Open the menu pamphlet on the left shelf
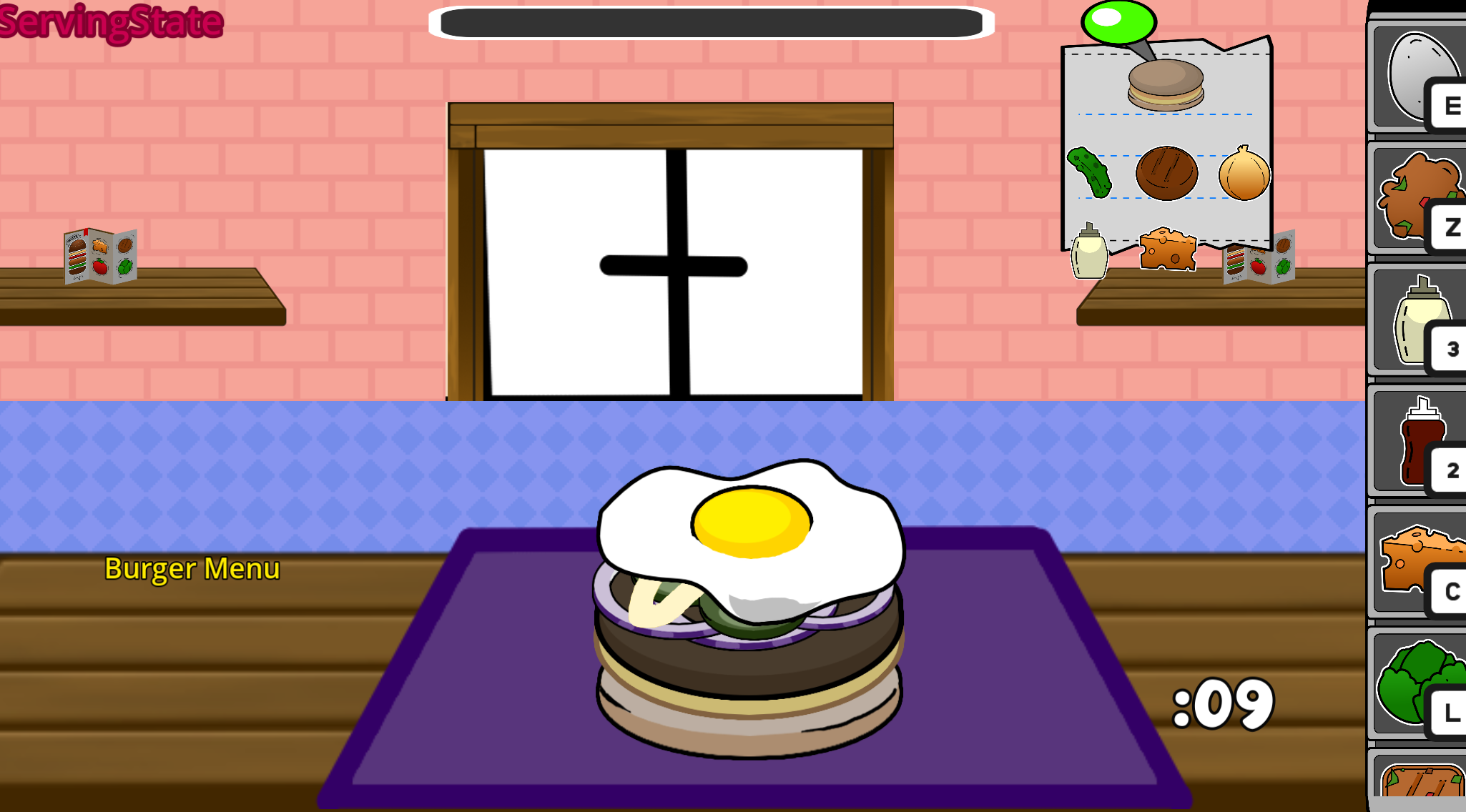Viewport: 1466px width, 812px height. [x=100, y=256]
